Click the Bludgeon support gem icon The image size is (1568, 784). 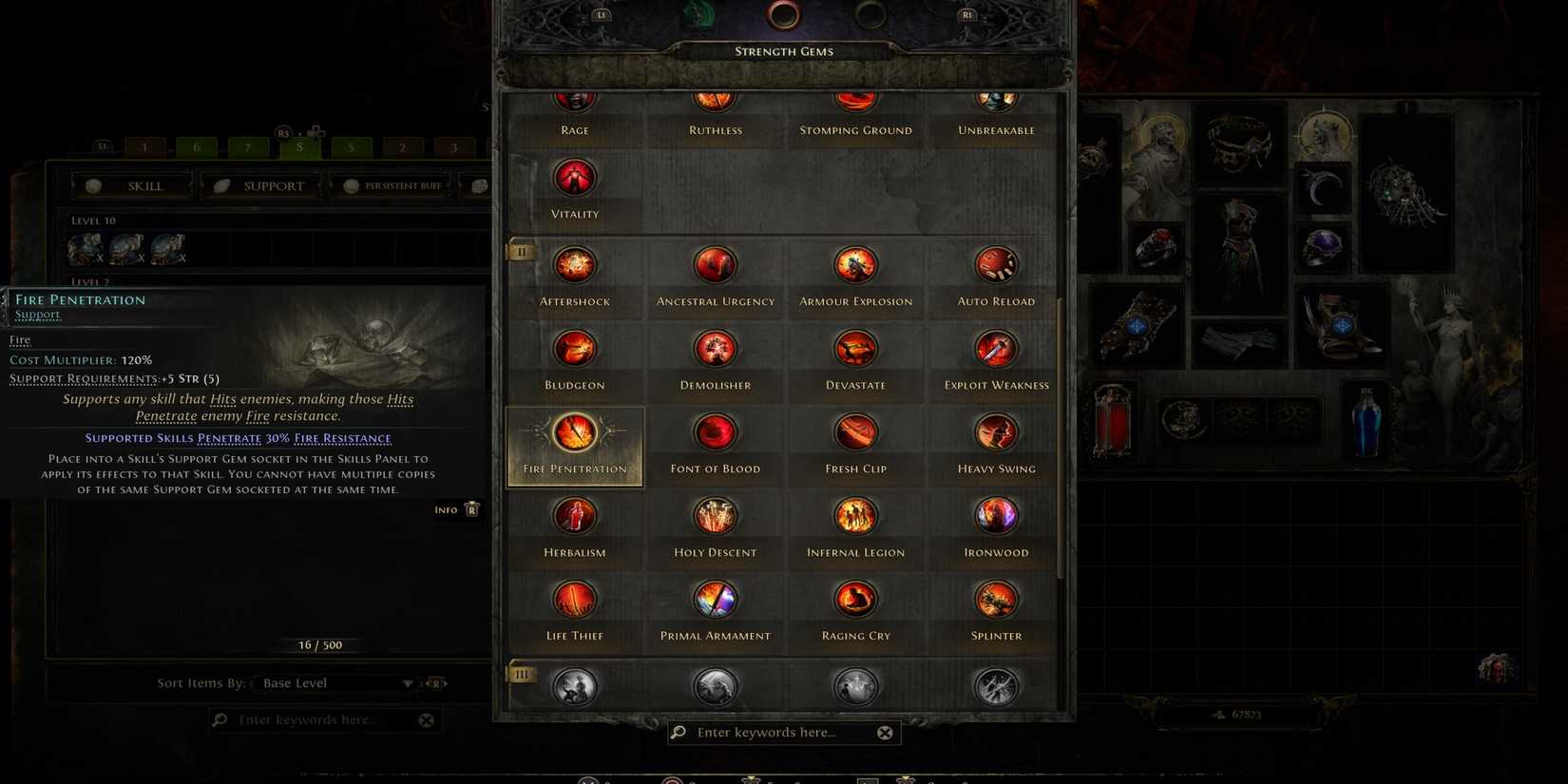575,348
